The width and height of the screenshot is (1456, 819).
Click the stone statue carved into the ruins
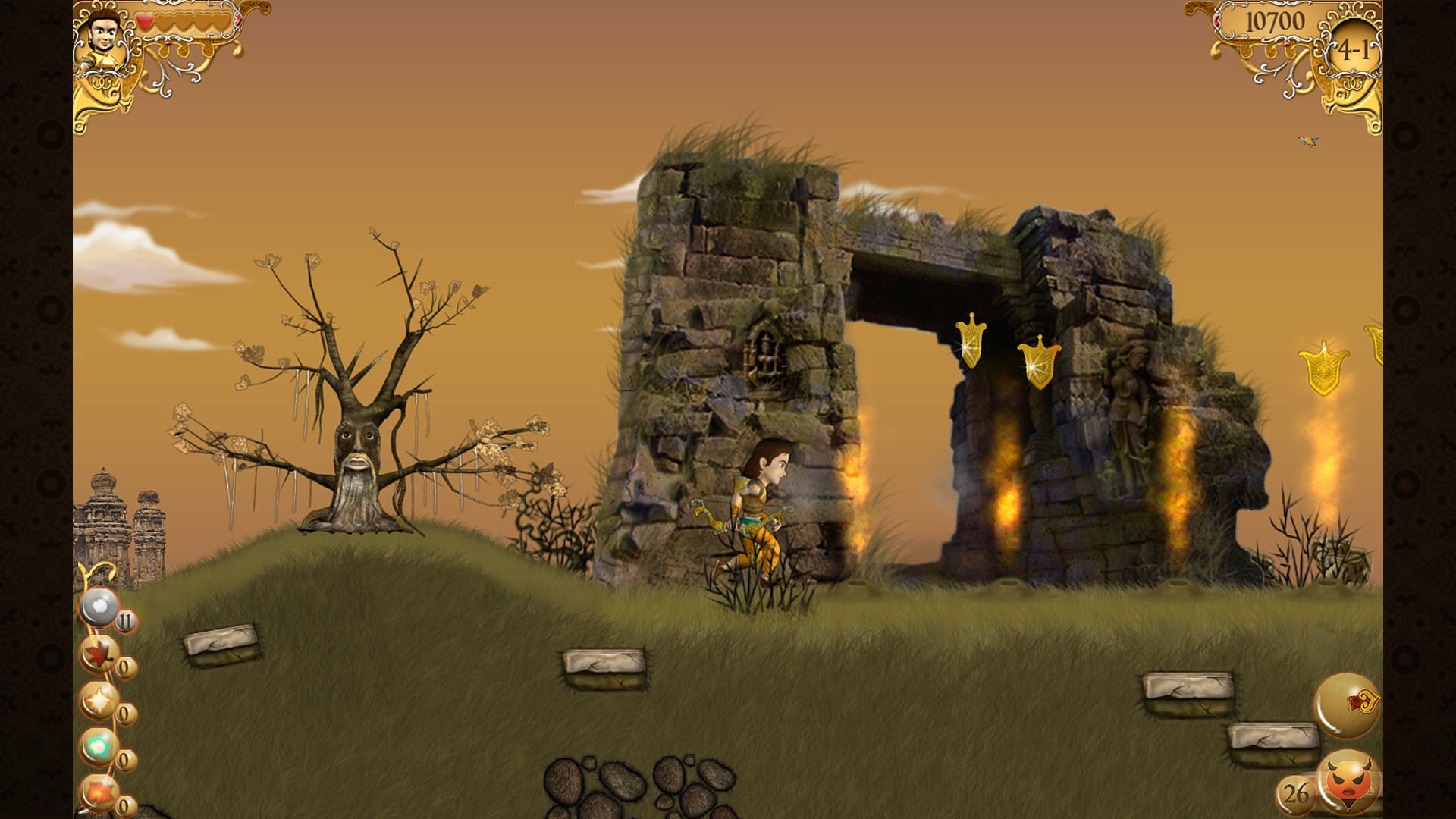pos(1128,413)
